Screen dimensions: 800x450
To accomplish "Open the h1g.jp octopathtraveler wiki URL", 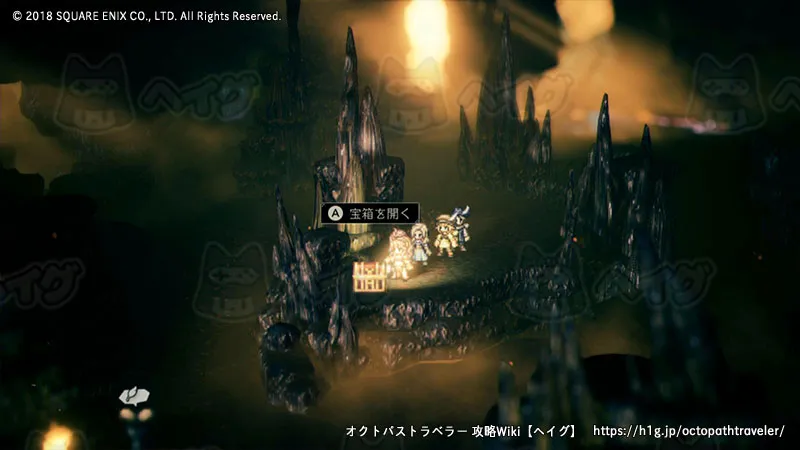I will click(689, 431).
